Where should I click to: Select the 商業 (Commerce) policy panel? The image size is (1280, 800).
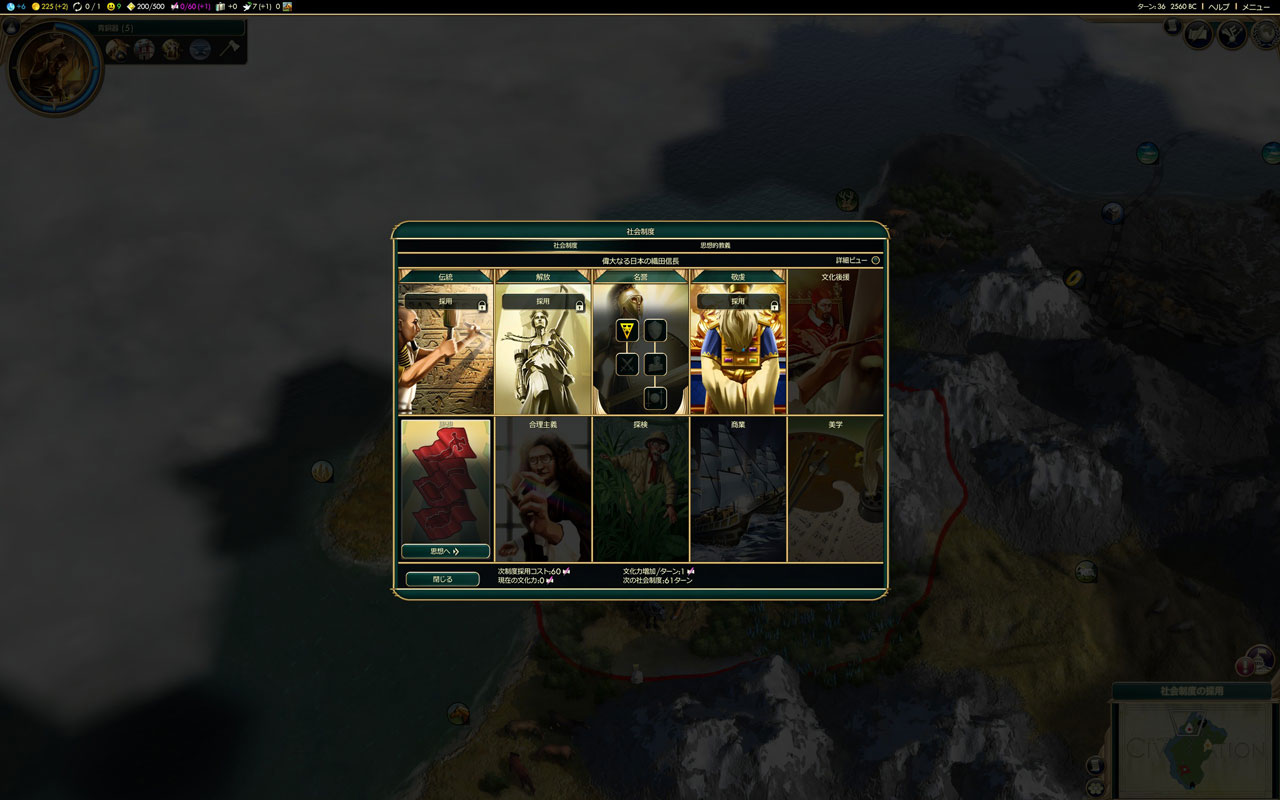[738, 490]
